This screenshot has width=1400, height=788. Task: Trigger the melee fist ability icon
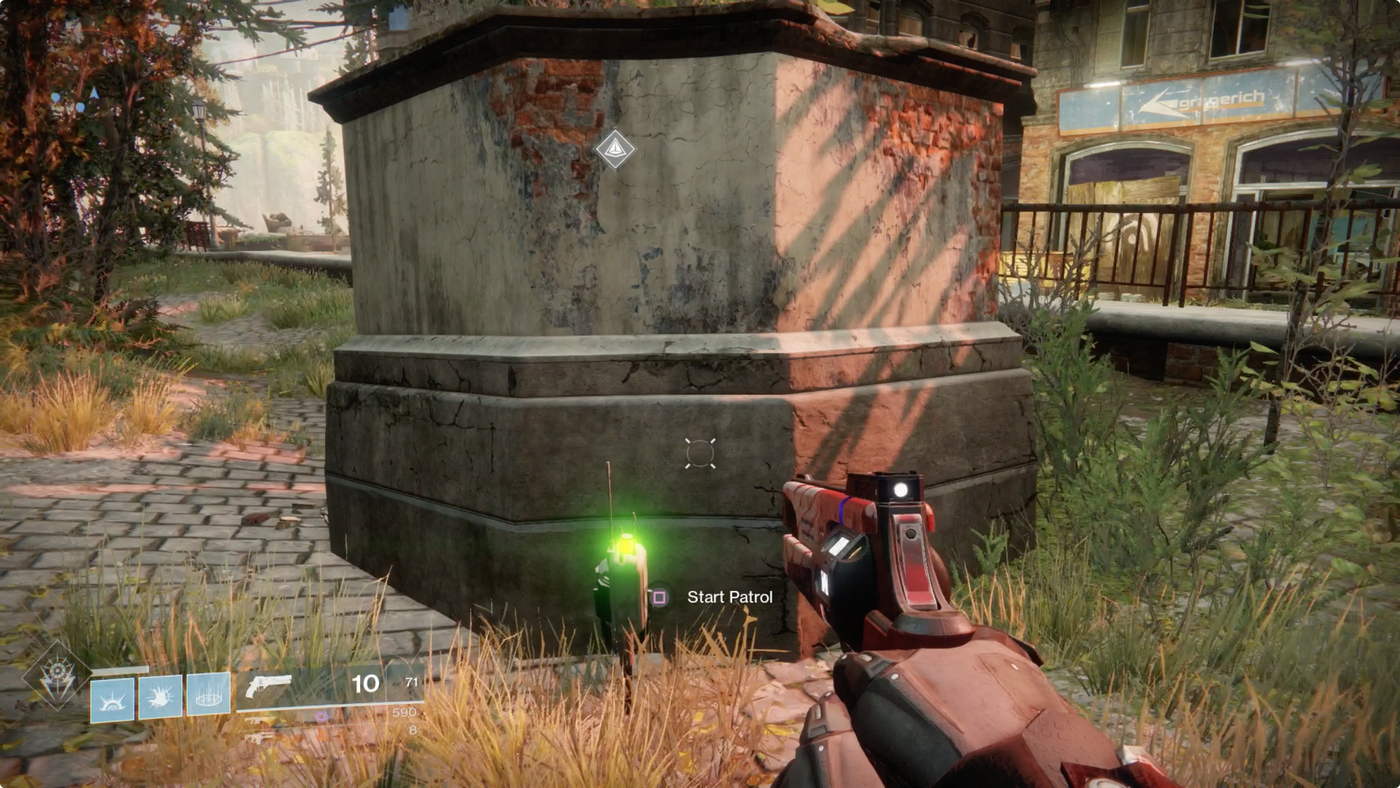coord(160,697)
